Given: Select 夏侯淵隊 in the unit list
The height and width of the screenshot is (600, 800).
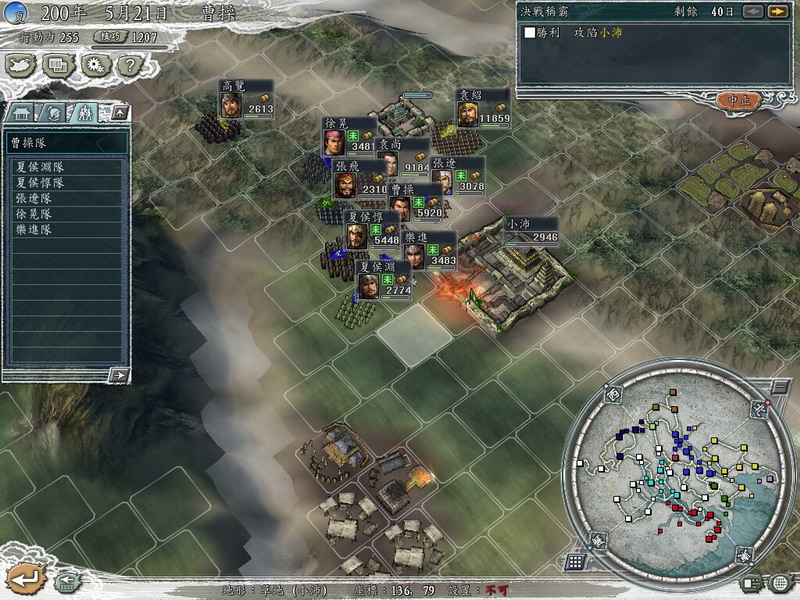Looking at the screenshot, I should [40, 167].
